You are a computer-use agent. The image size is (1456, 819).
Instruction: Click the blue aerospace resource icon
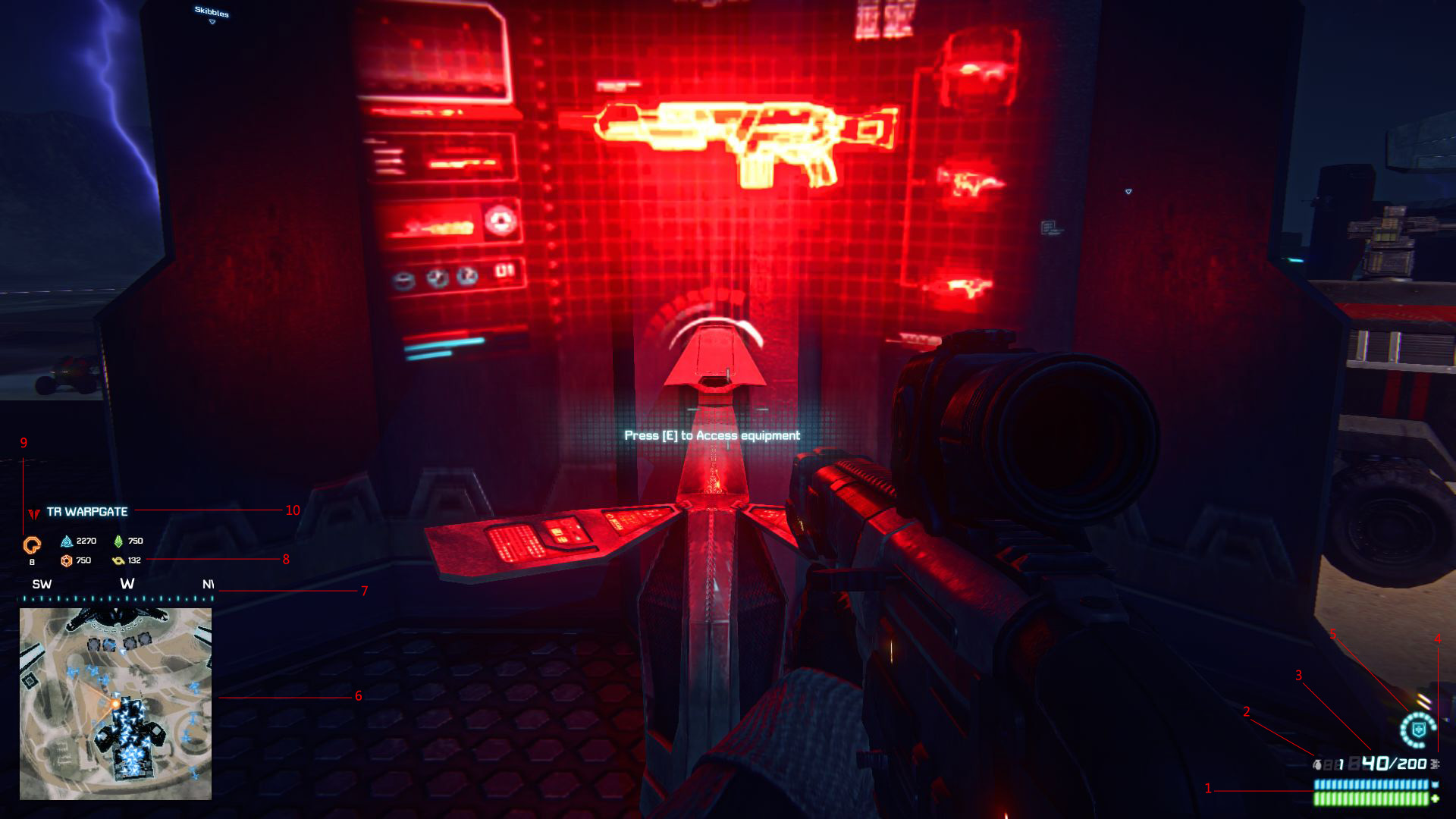[67, 541]
